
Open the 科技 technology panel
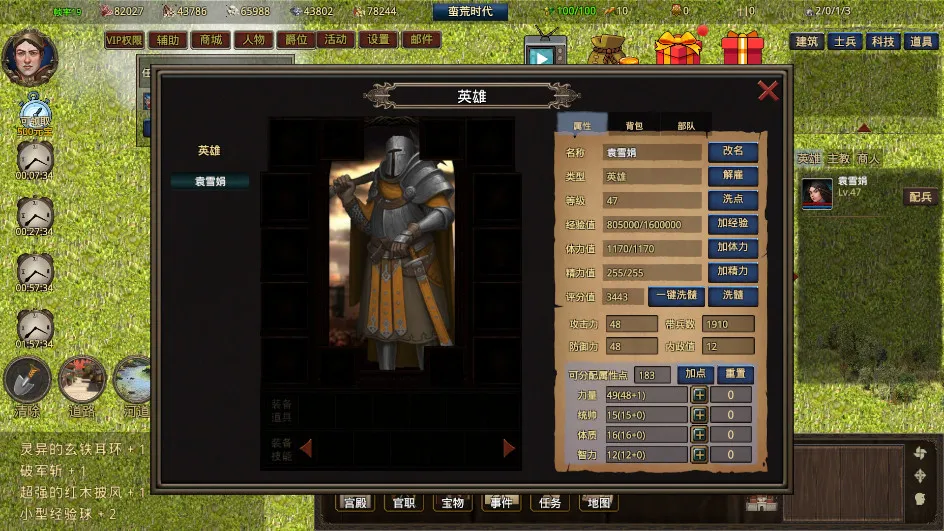tap(882, 41)
